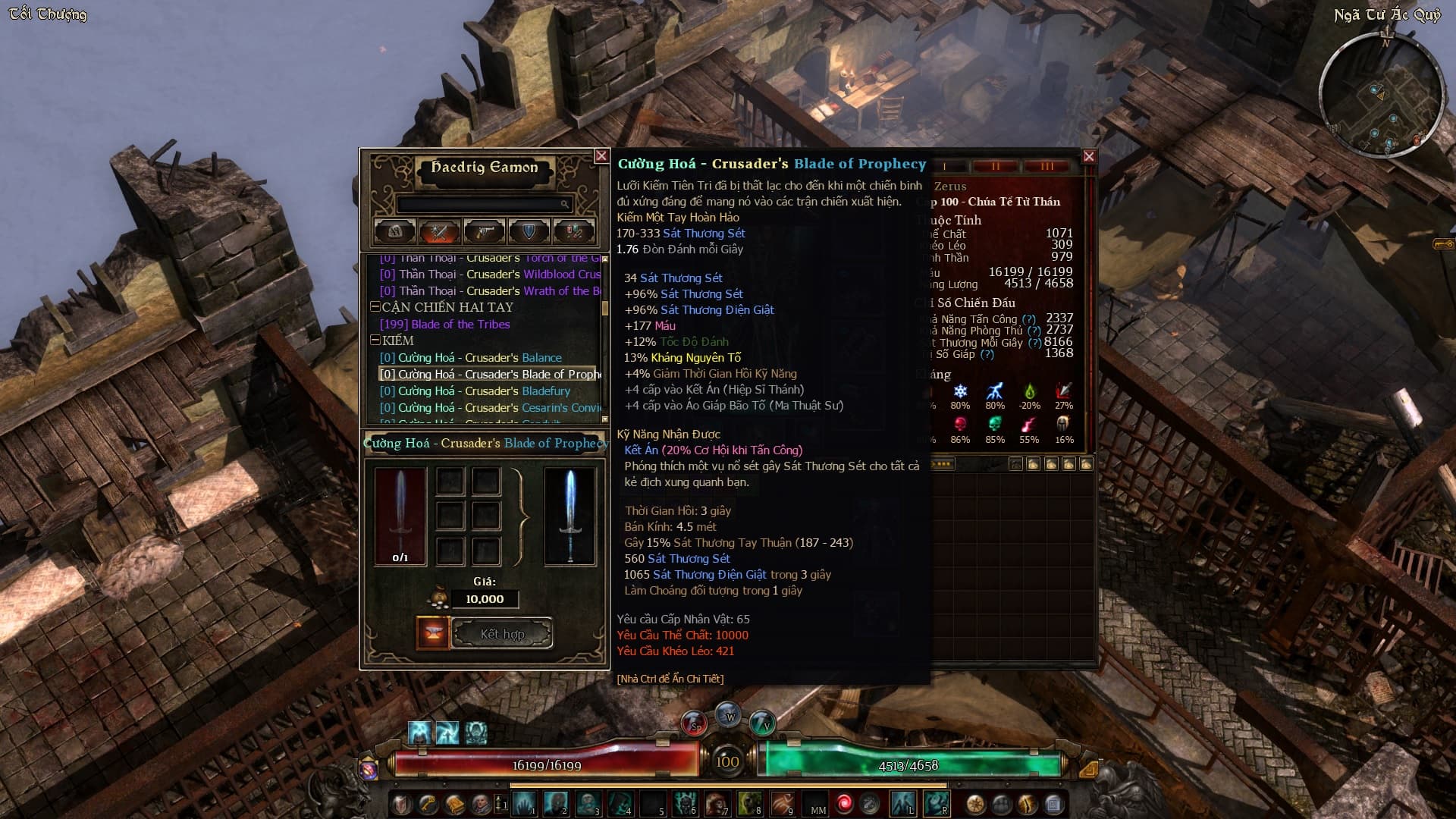Screen dimensions: 1456x819
Task: Select the potions and consumables tab
Action: click(573, 231)
